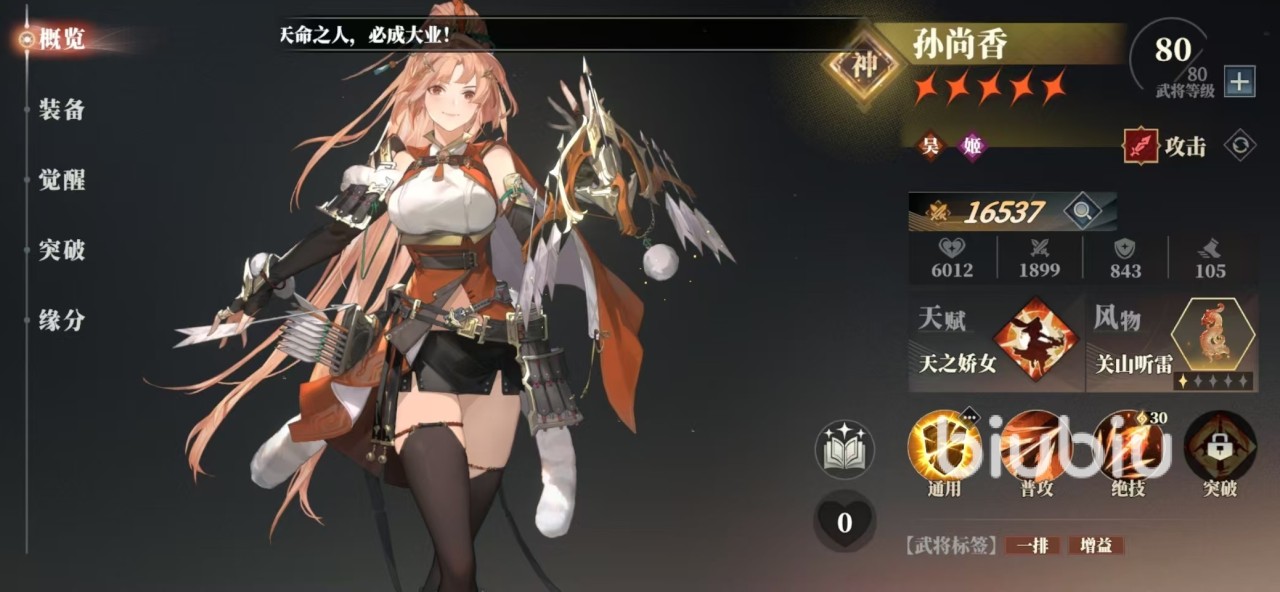The width and height of the screenshot is (1280, 592).
Task: Select the 增益 hero tag
Action: click(x=1096, y=546)
